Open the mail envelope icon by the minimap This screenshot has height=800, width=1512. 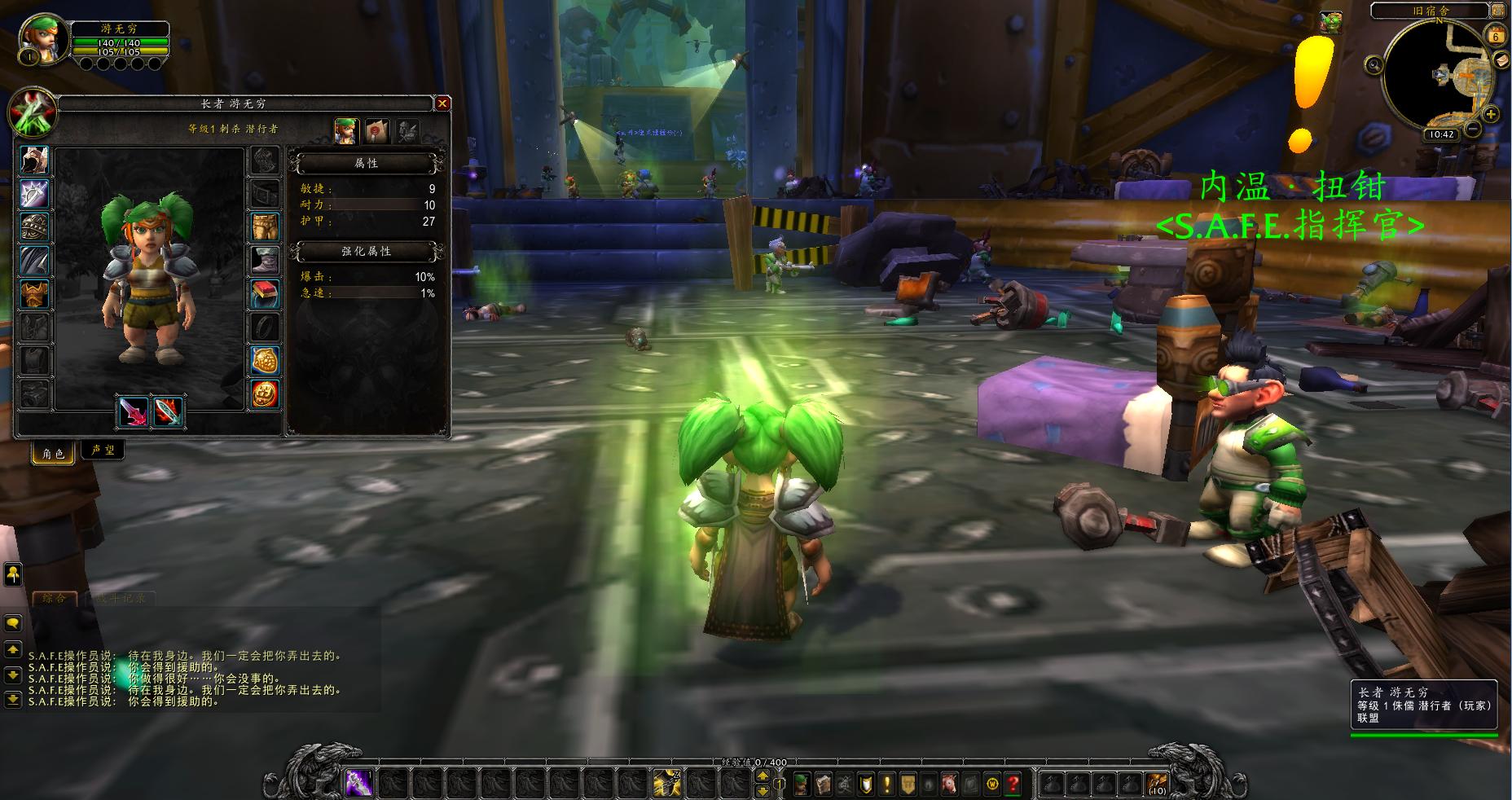1501,60
